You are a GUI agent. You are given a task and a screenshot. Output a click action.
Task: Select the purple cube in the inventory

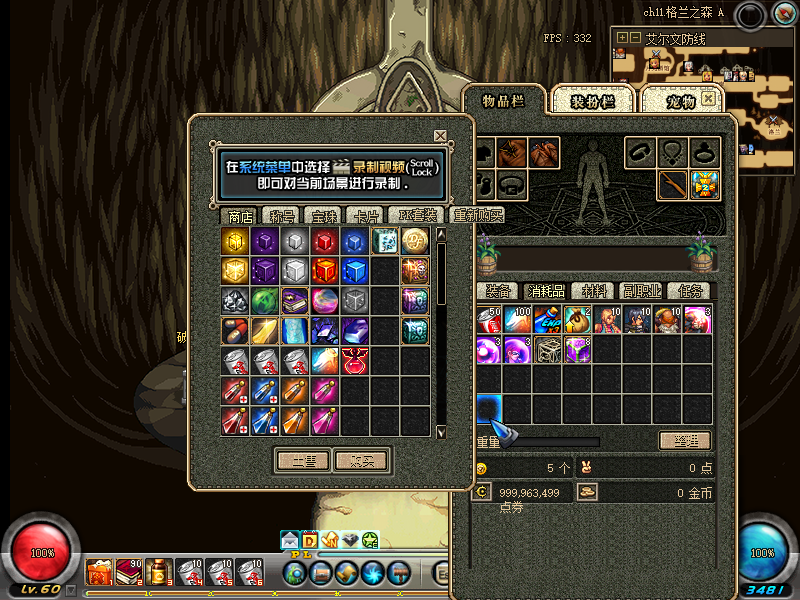coord(577,349)
